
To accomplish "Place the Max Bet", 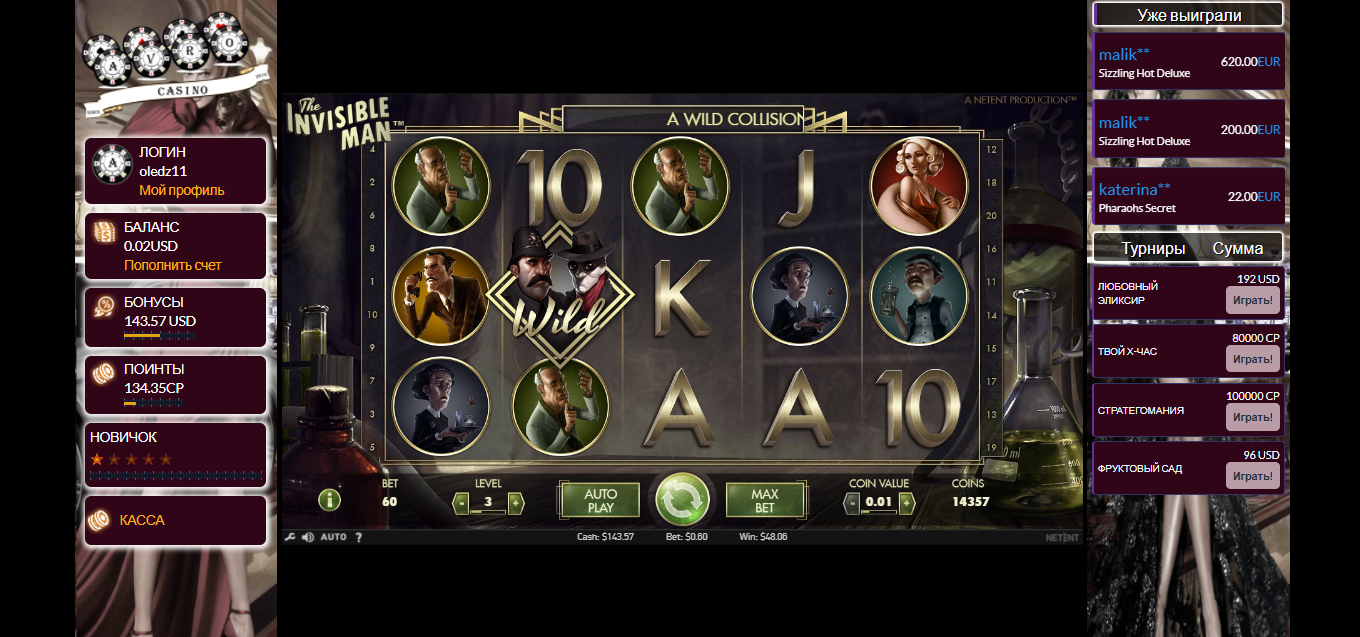I will click(764, 500).
